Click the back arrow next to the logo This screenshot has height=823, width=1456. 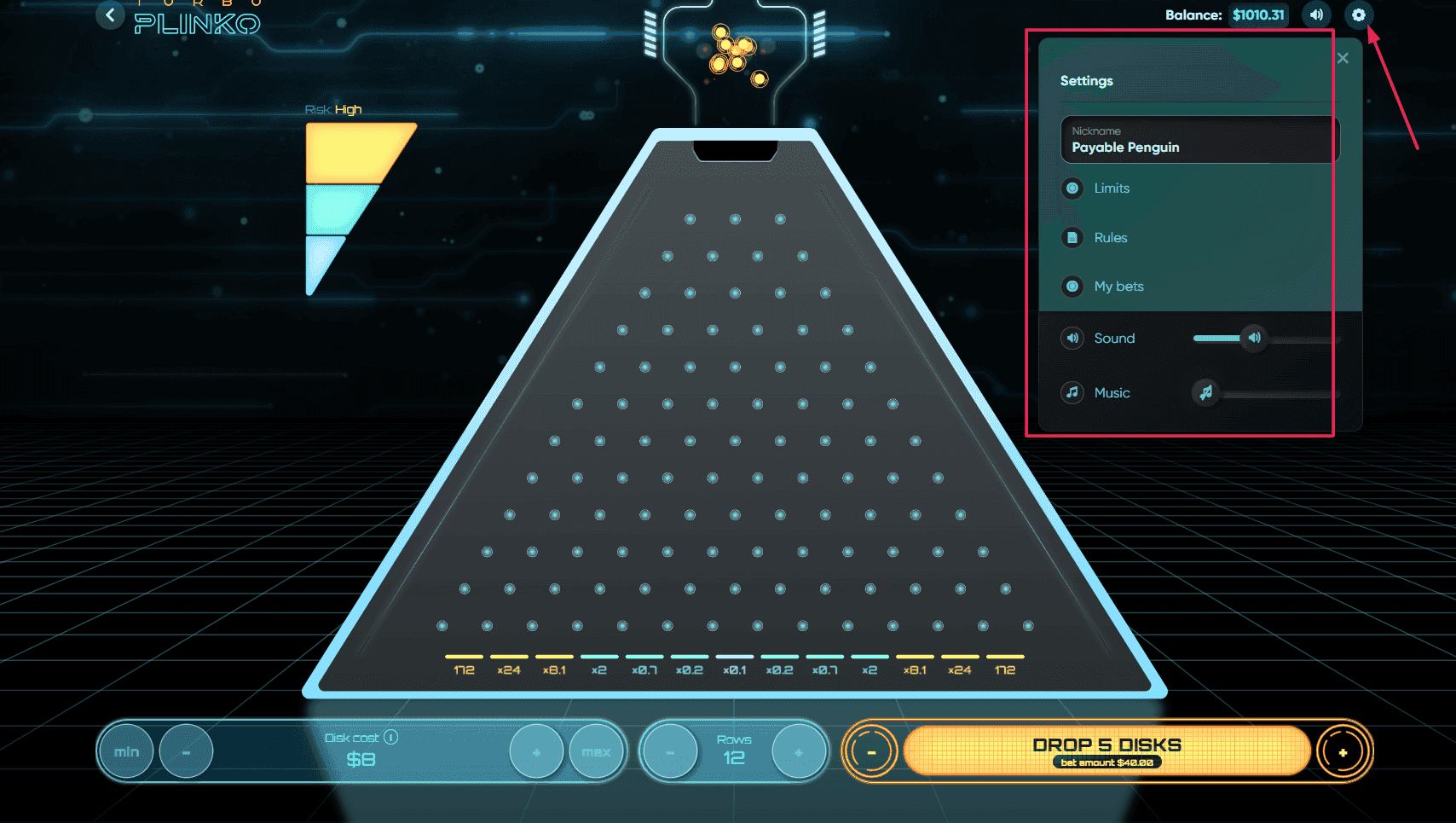[x=110, y=14]
